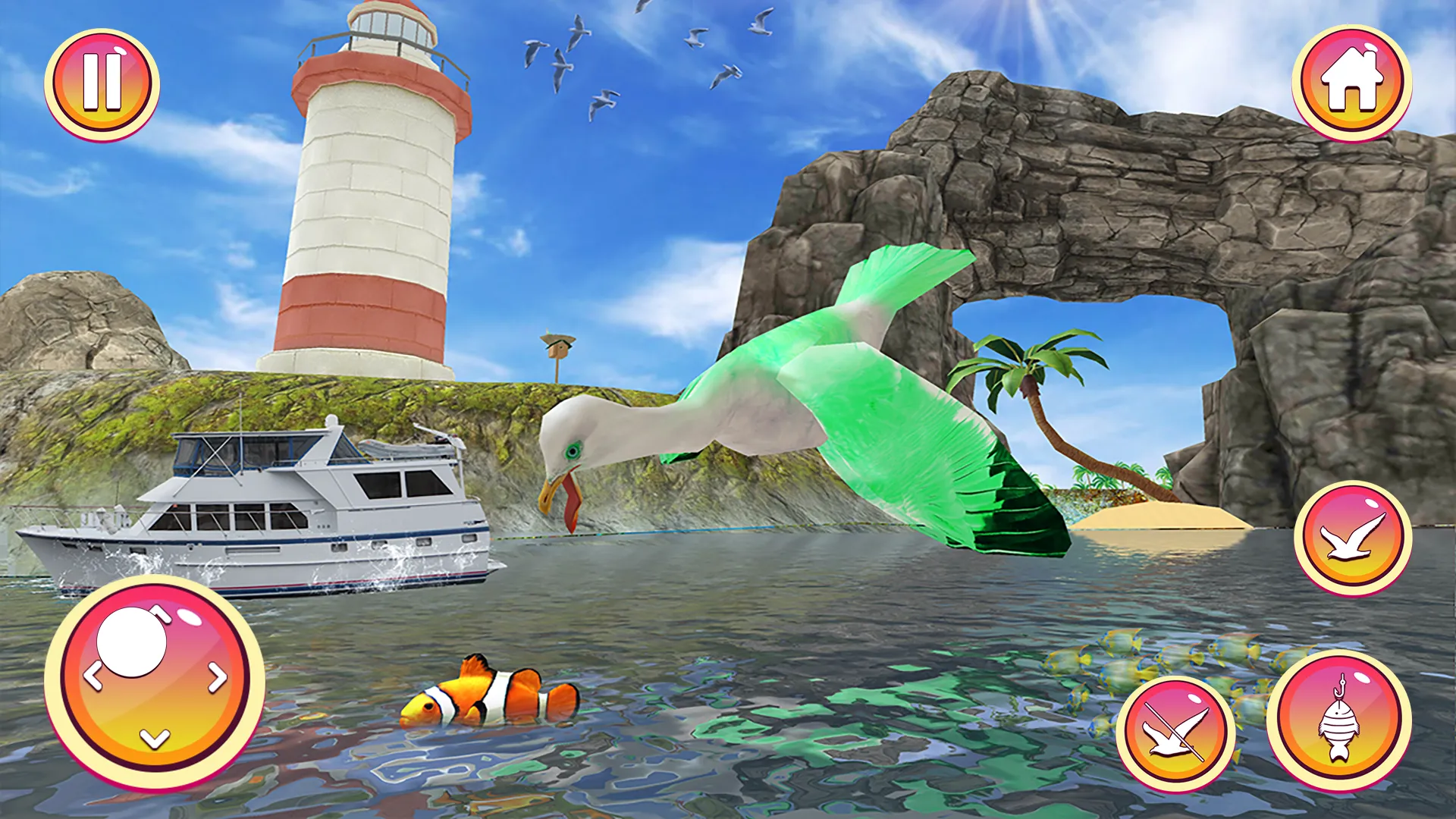Image resolution: width=1456 pixels, height=819 pixels.
Task: Tap the house icon button
Action: (x=1354, y=80)
